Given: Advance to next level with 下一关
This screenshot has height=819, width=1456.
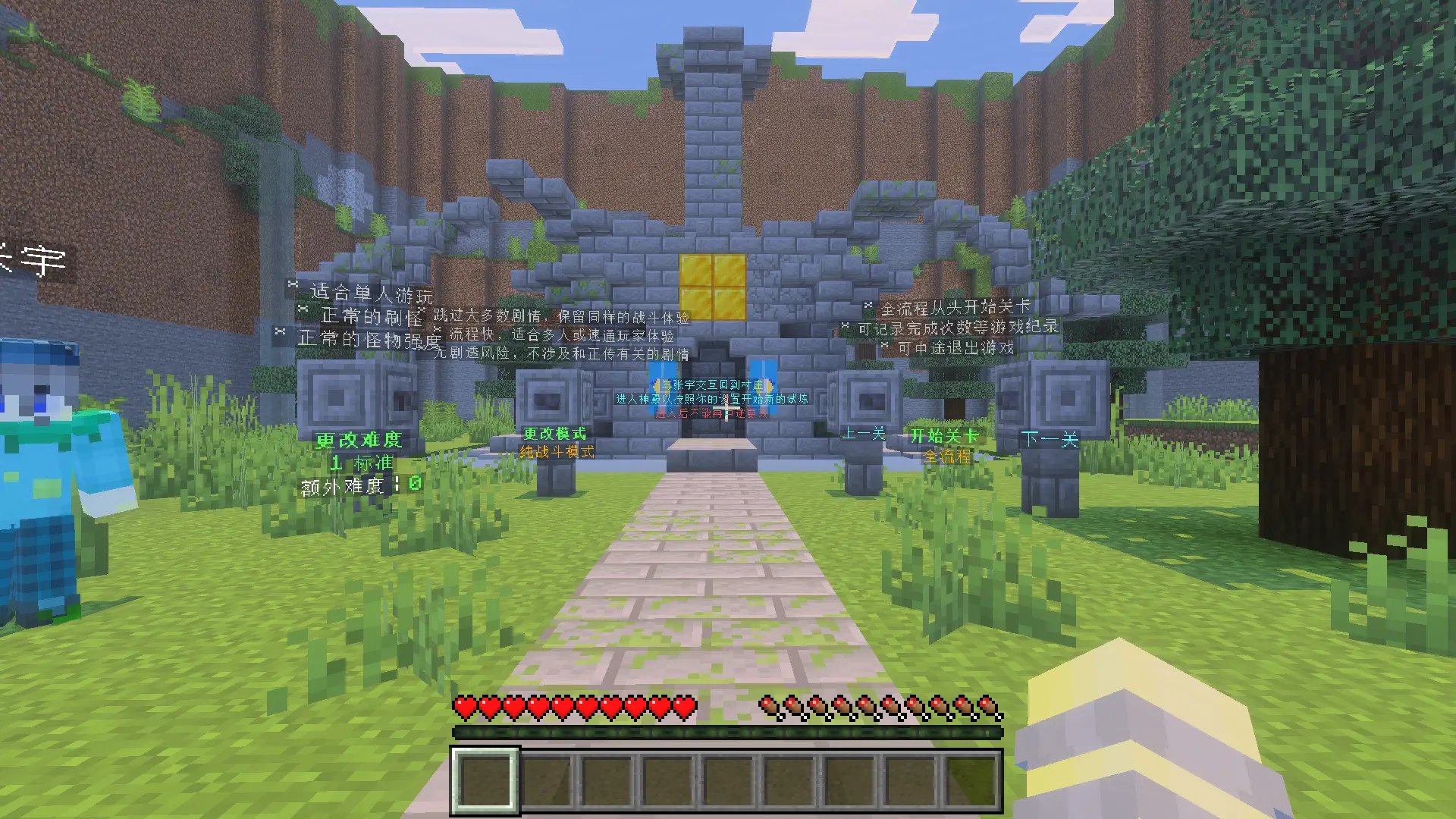Looking at the screenshot, I should pyautogui.click(x=1050, y=439).
